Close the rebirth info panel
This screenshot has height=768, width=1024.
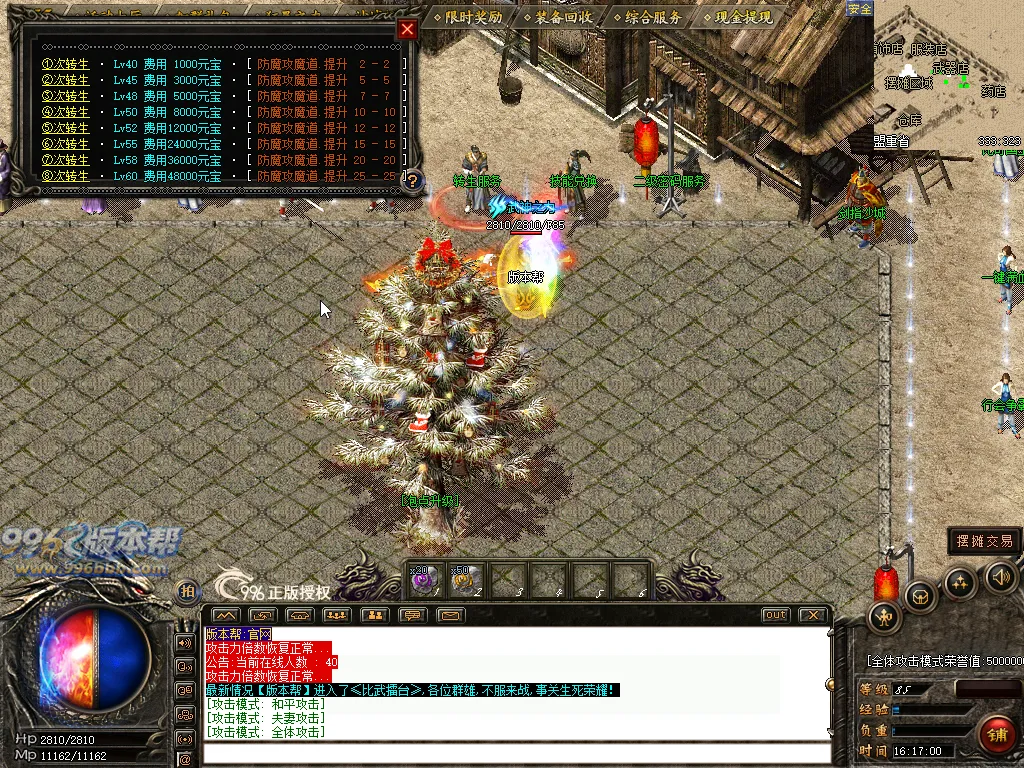[407, 29]
